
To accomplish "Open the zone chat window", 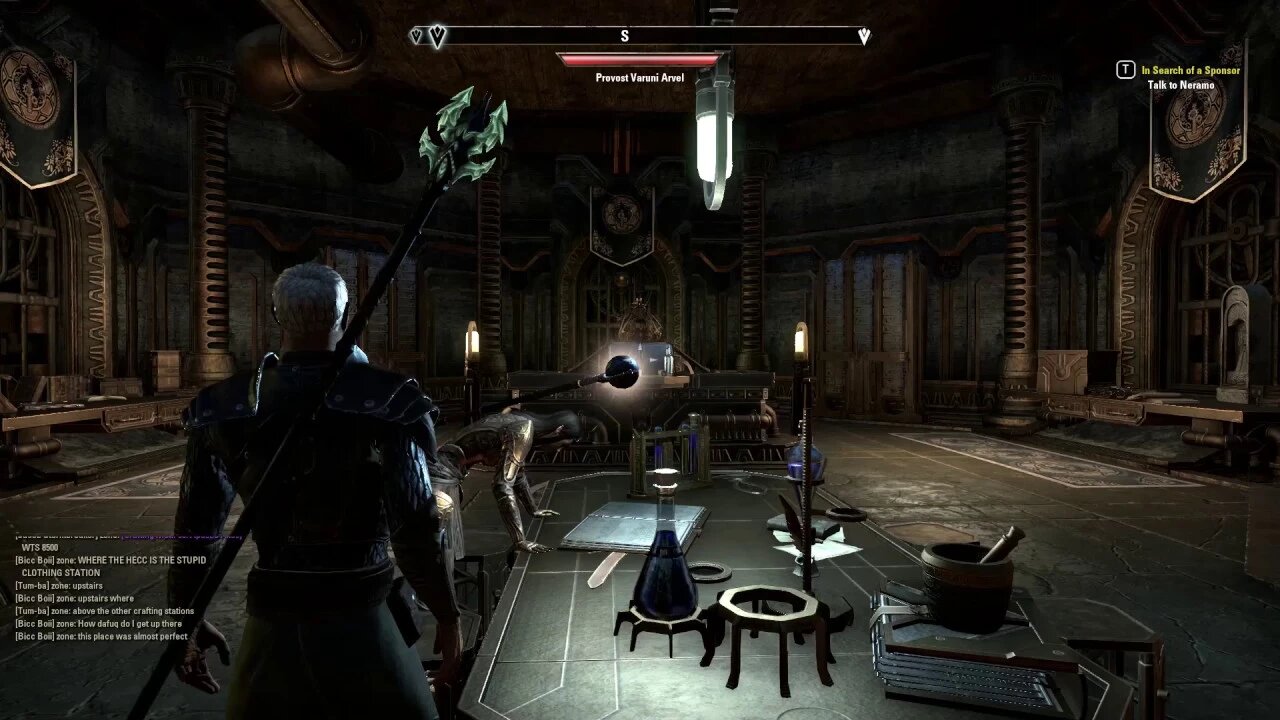I will point(110,590).
